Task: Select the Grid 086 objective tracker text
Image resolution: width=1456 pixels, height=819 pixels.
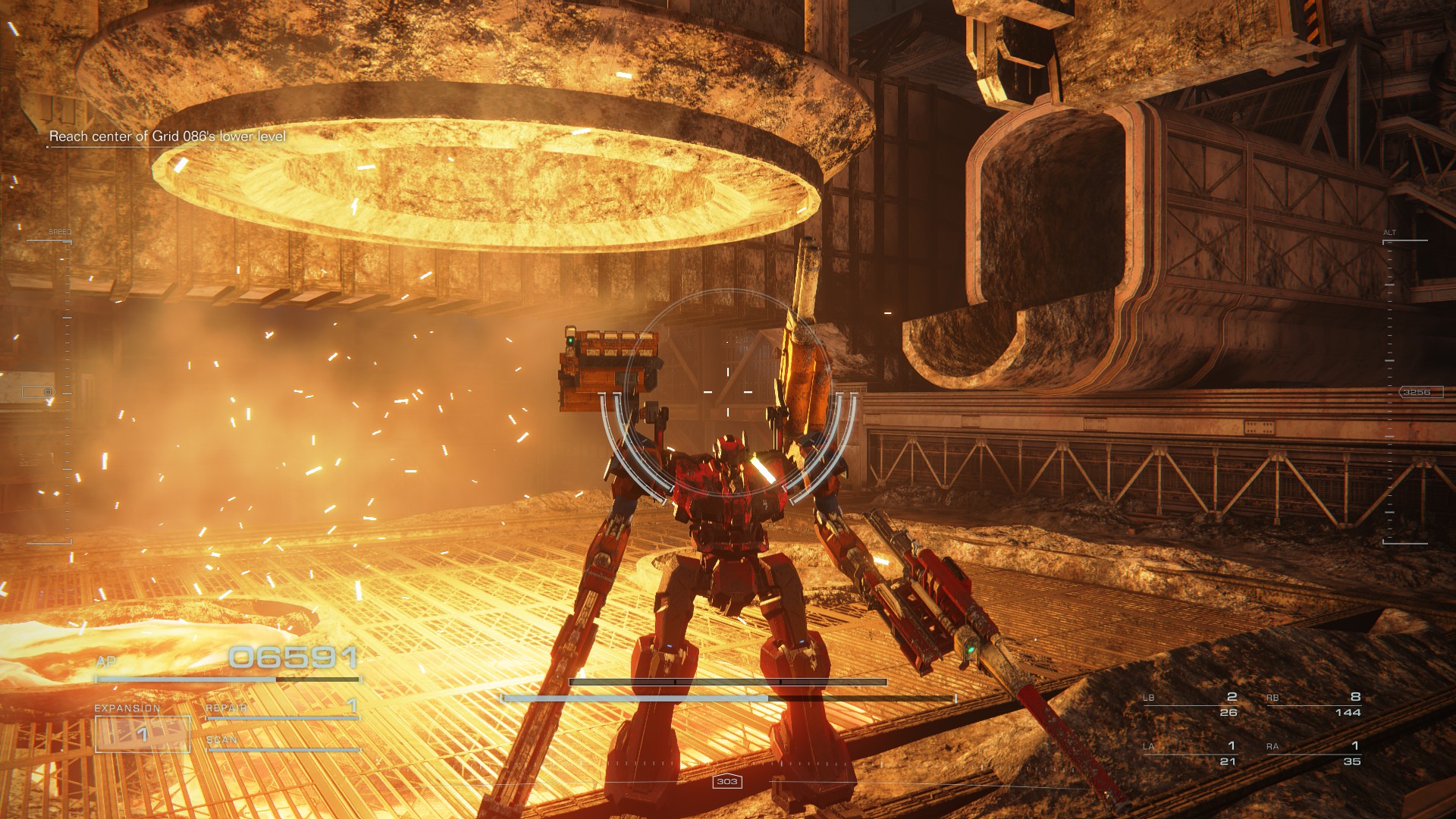Action: coord(168,137)
